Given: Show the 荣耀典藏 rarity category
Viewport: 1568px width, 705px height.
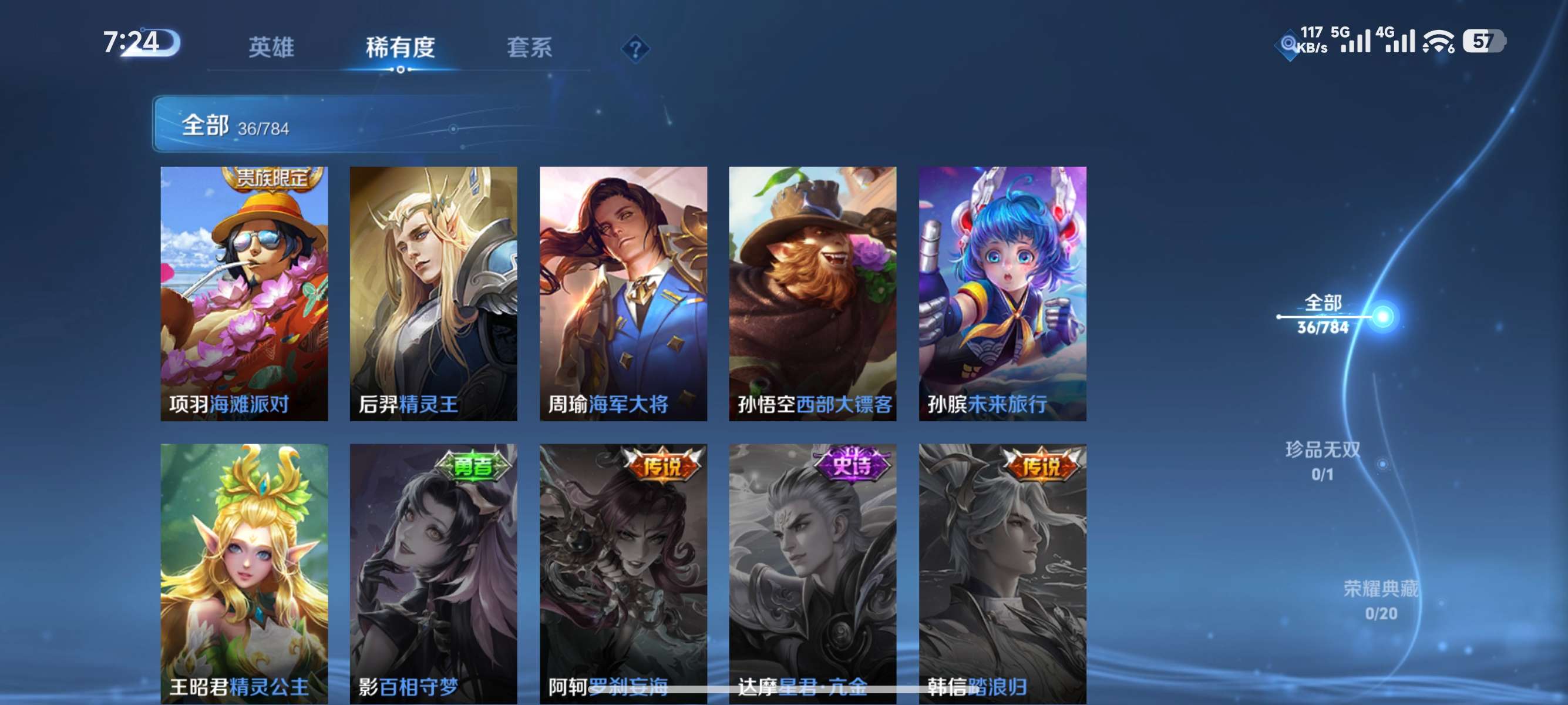Looking at the screenshot, I should [x=1381, y=600].
